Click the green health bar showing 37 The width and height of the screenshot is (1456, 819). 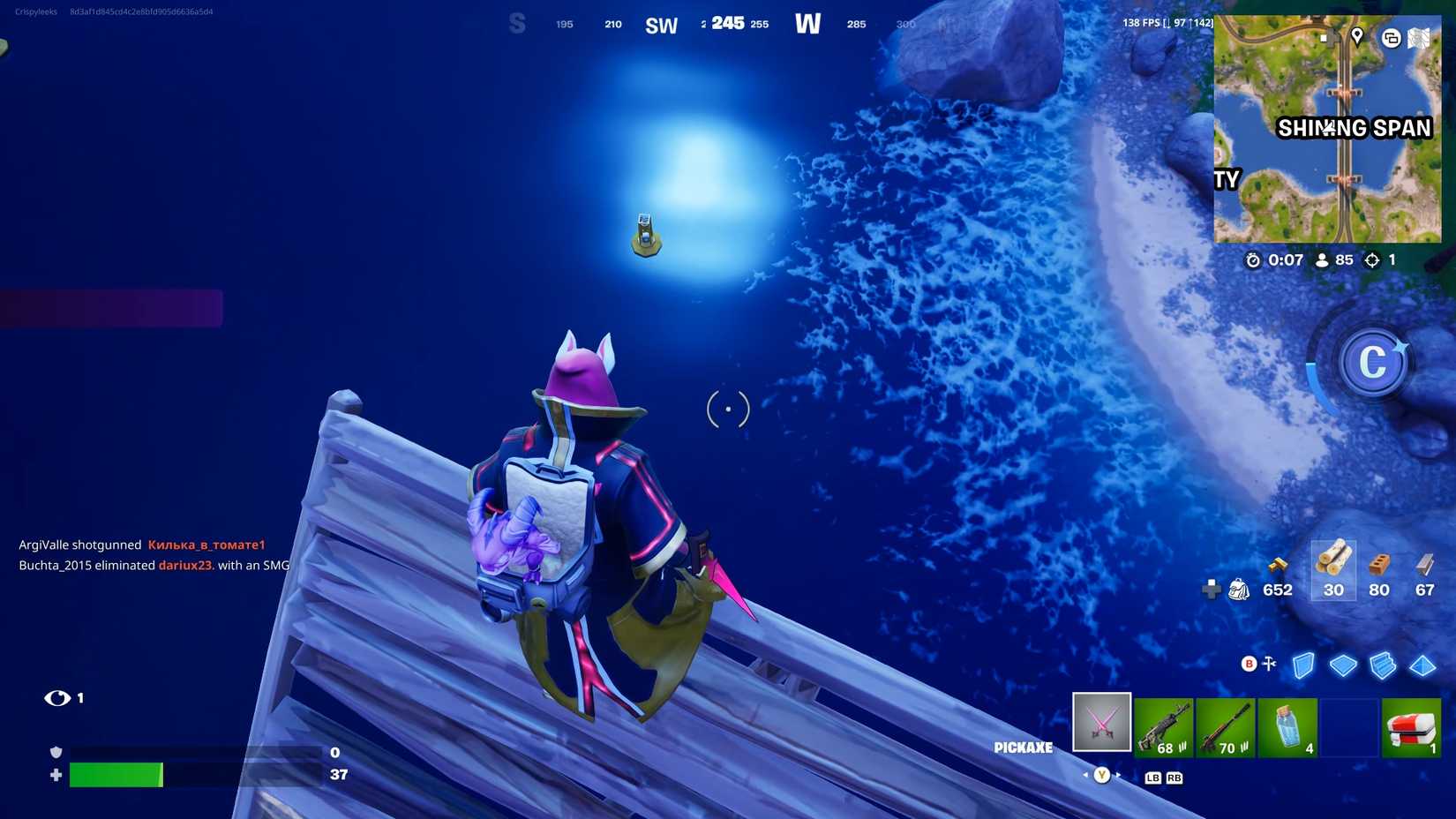tap(115, 775)
